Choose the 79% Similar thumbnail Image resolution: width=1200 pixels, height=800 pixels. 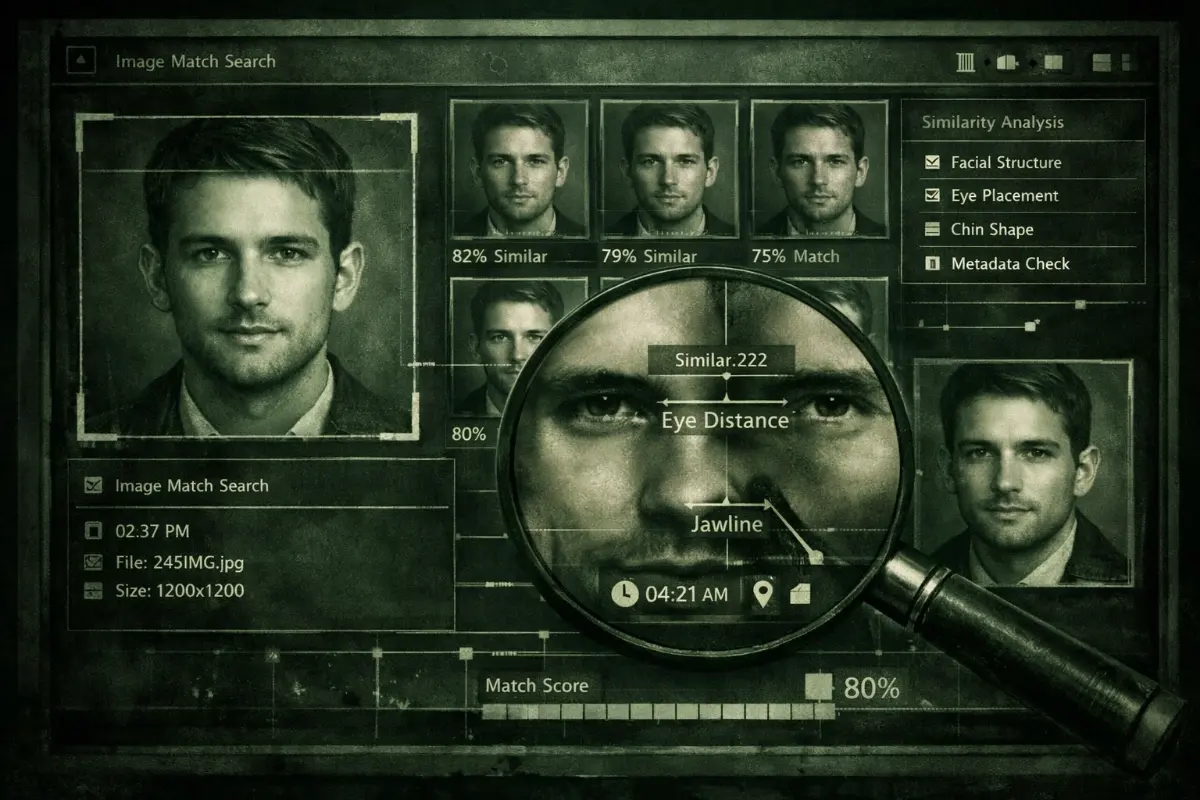pos(668,168)
